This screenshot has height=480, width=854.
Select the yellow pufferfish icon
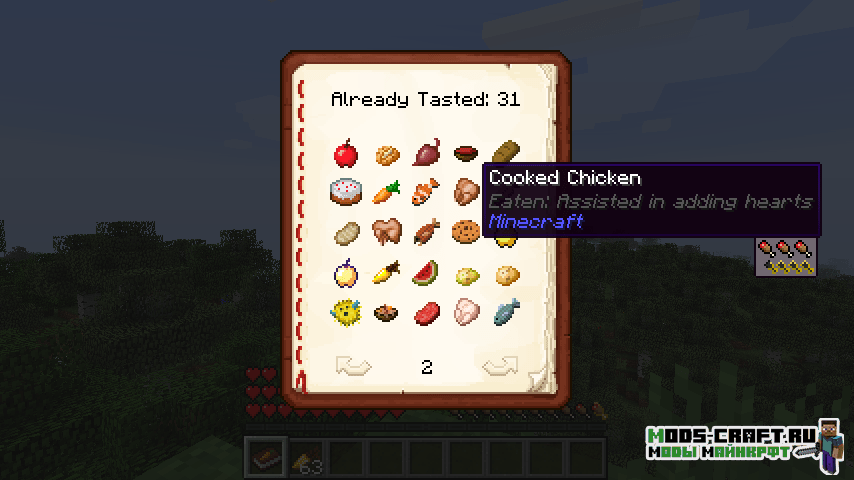(346, 312)
